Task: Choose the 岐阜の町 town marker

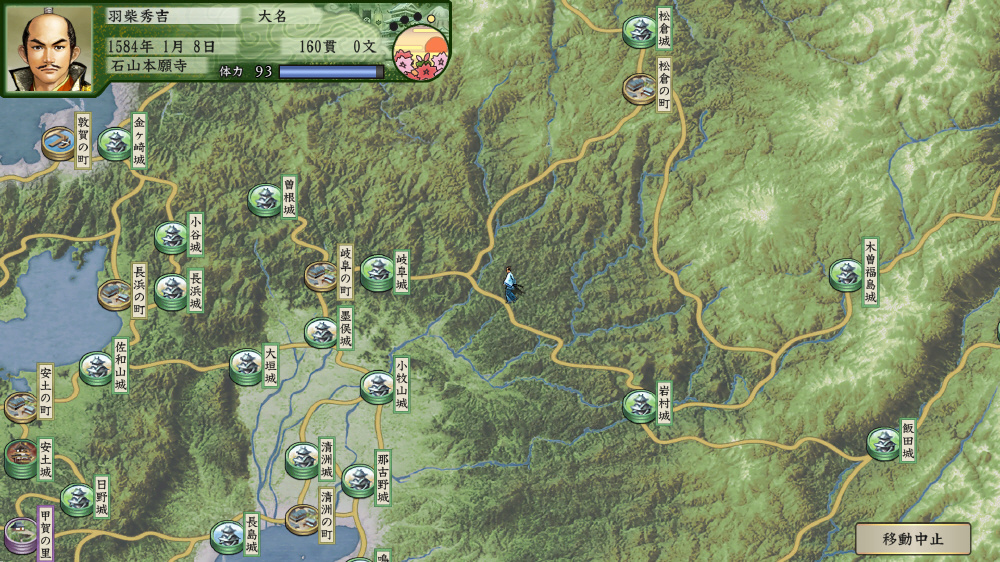Action: (321, 275)
